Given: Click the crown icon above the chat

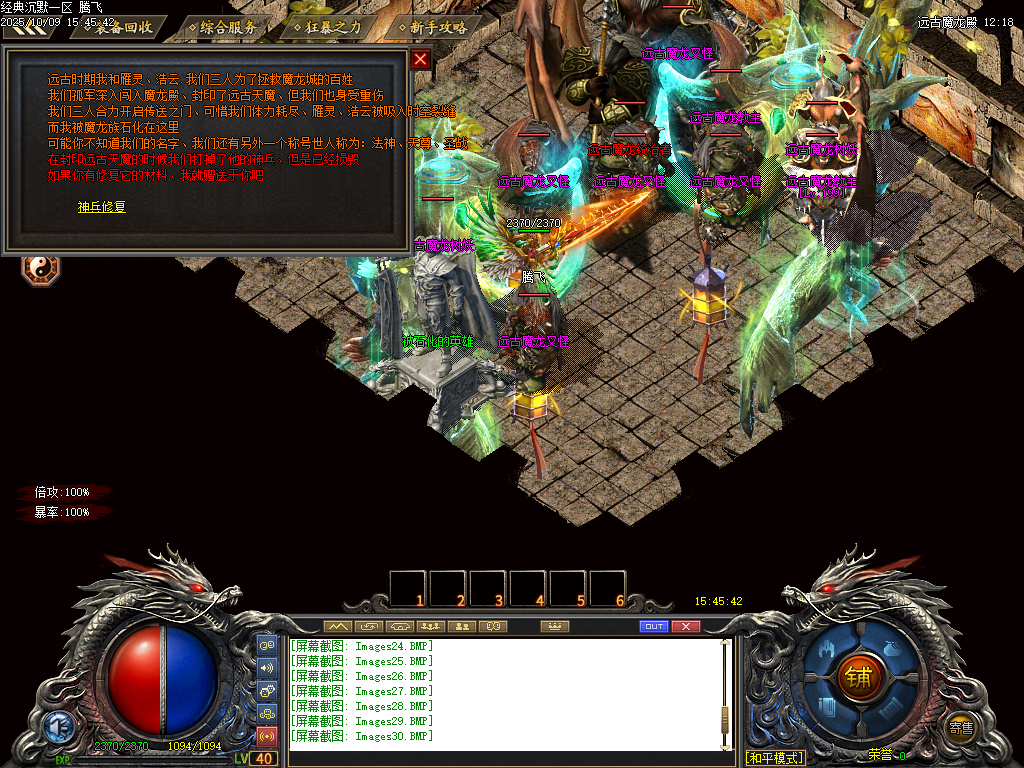Looking at the screenshot, I should (554, 626).
